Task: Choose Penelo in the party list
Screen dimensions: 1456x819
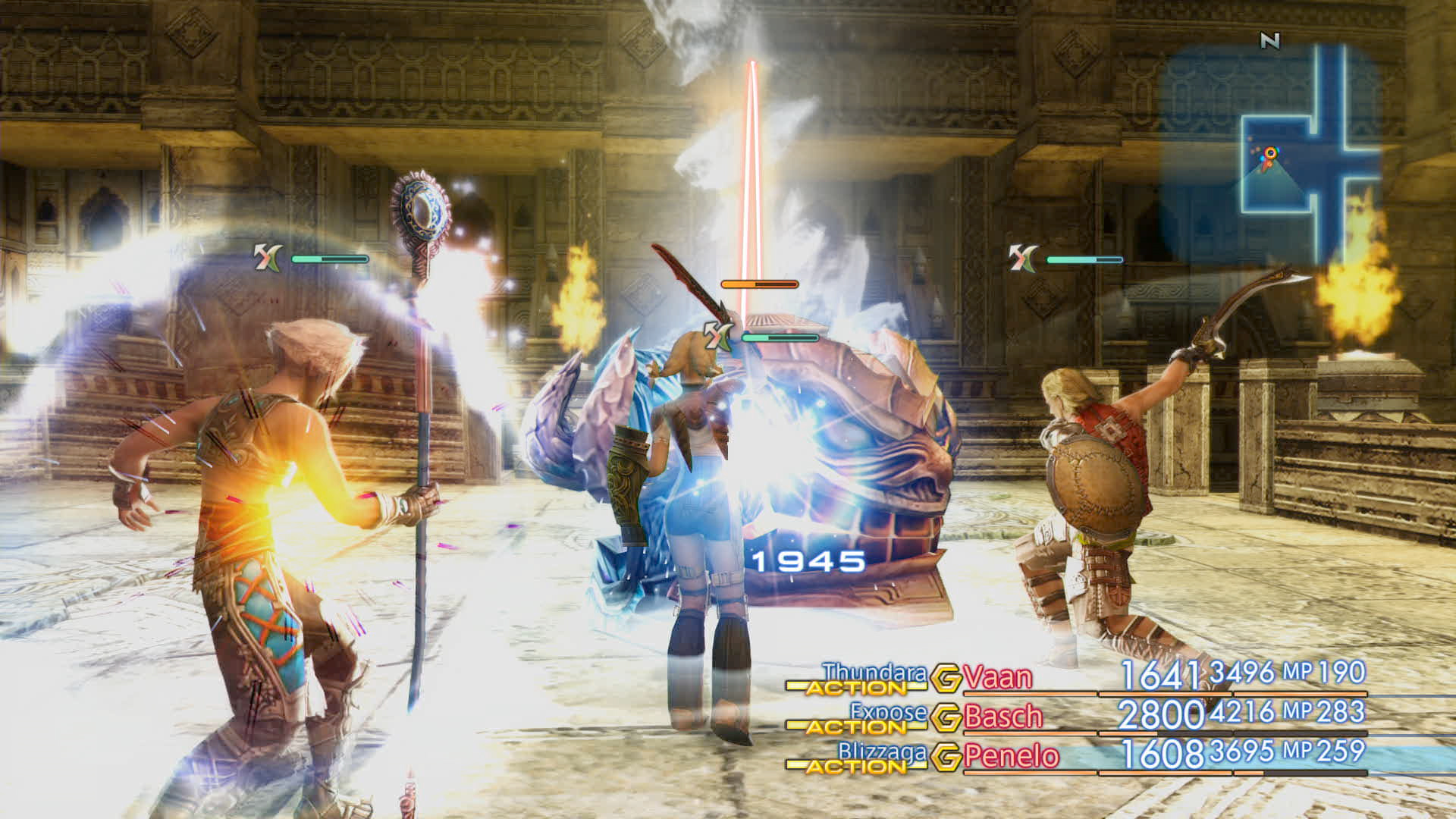Action: [x=1012, y=756]
